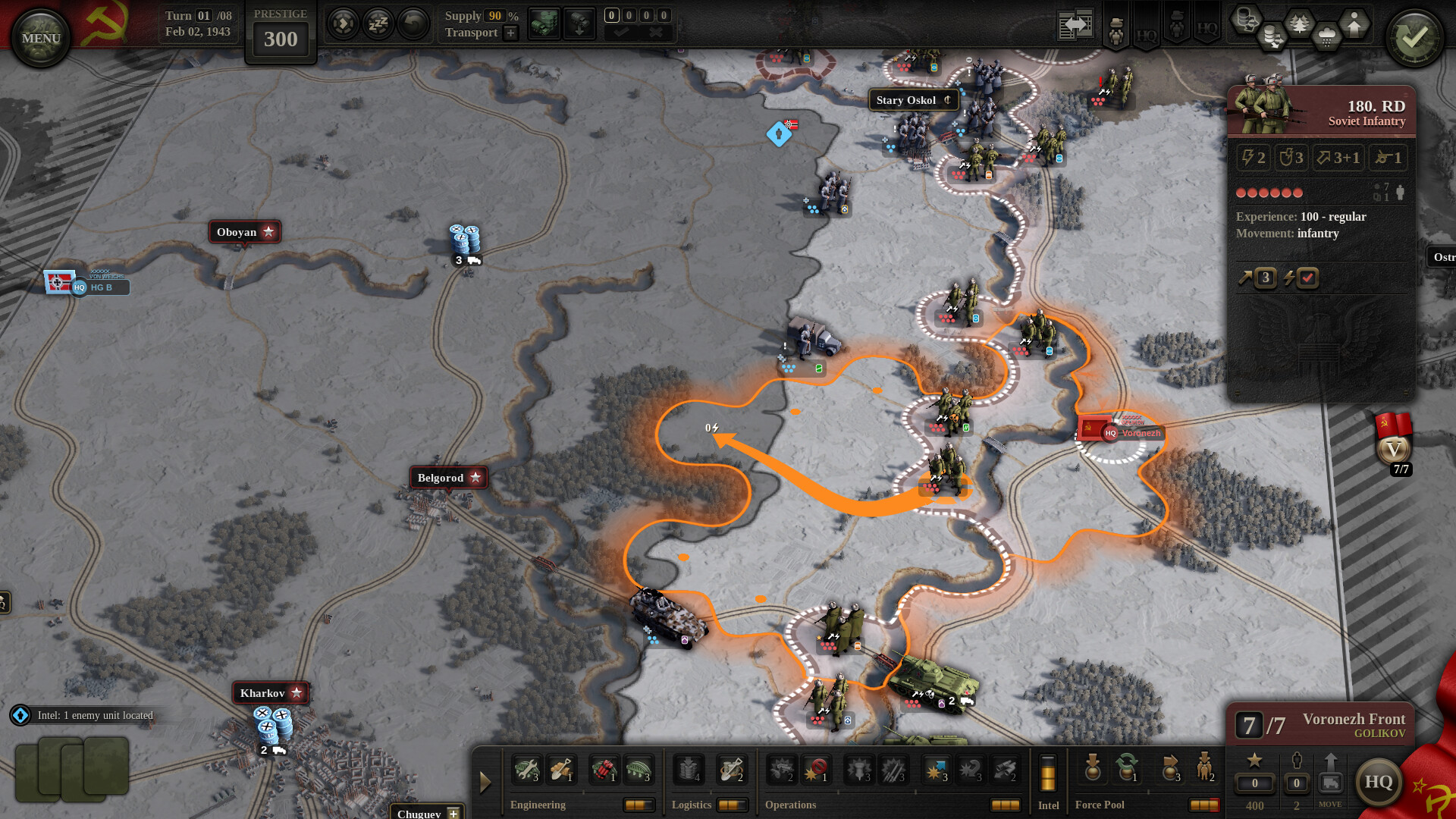Click the bridge construction icon under Engineering
The image size is (1456, 819).
pos(638,769)
